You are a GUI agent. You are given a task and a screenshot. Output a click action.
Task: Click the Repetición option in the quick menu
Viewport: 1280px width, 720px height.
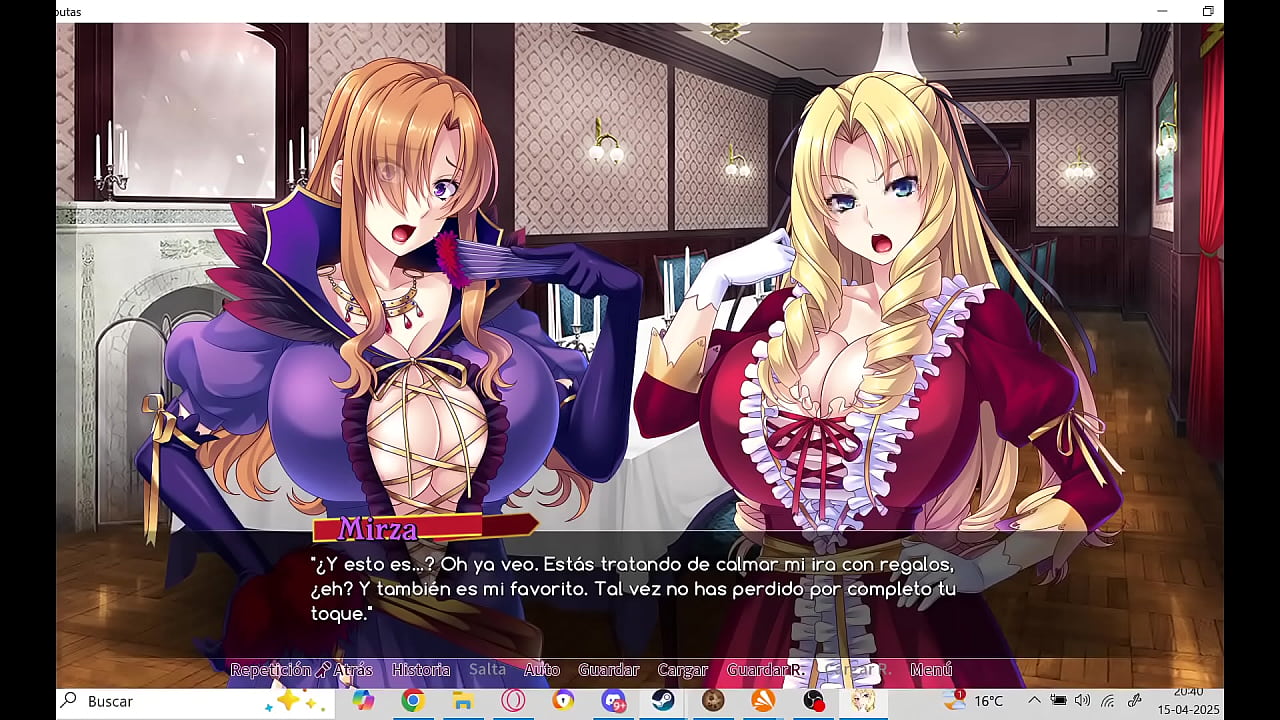pos(270,670)
